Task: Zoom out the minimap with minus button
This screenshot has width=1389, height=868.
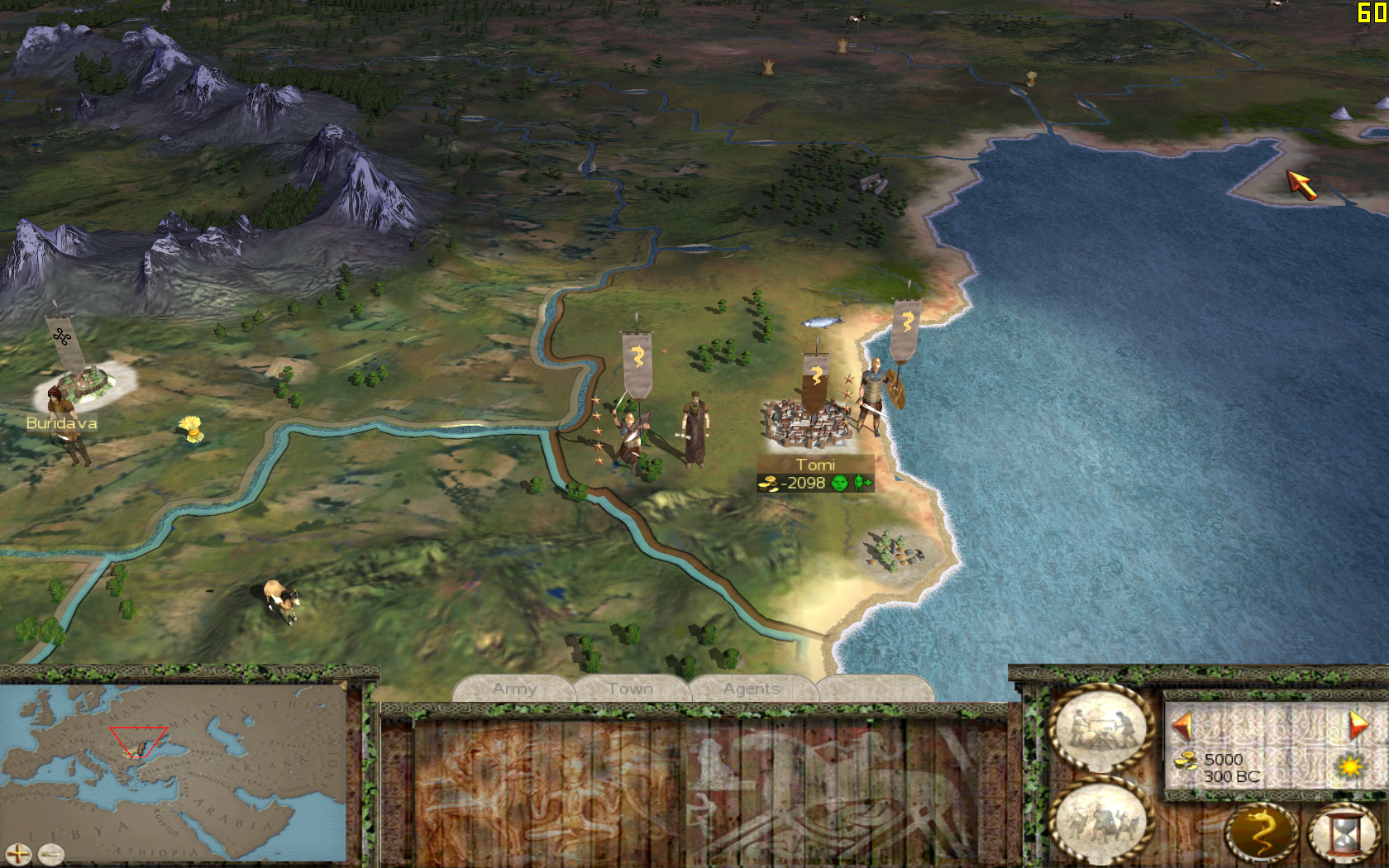Action: tap(50, 854)
